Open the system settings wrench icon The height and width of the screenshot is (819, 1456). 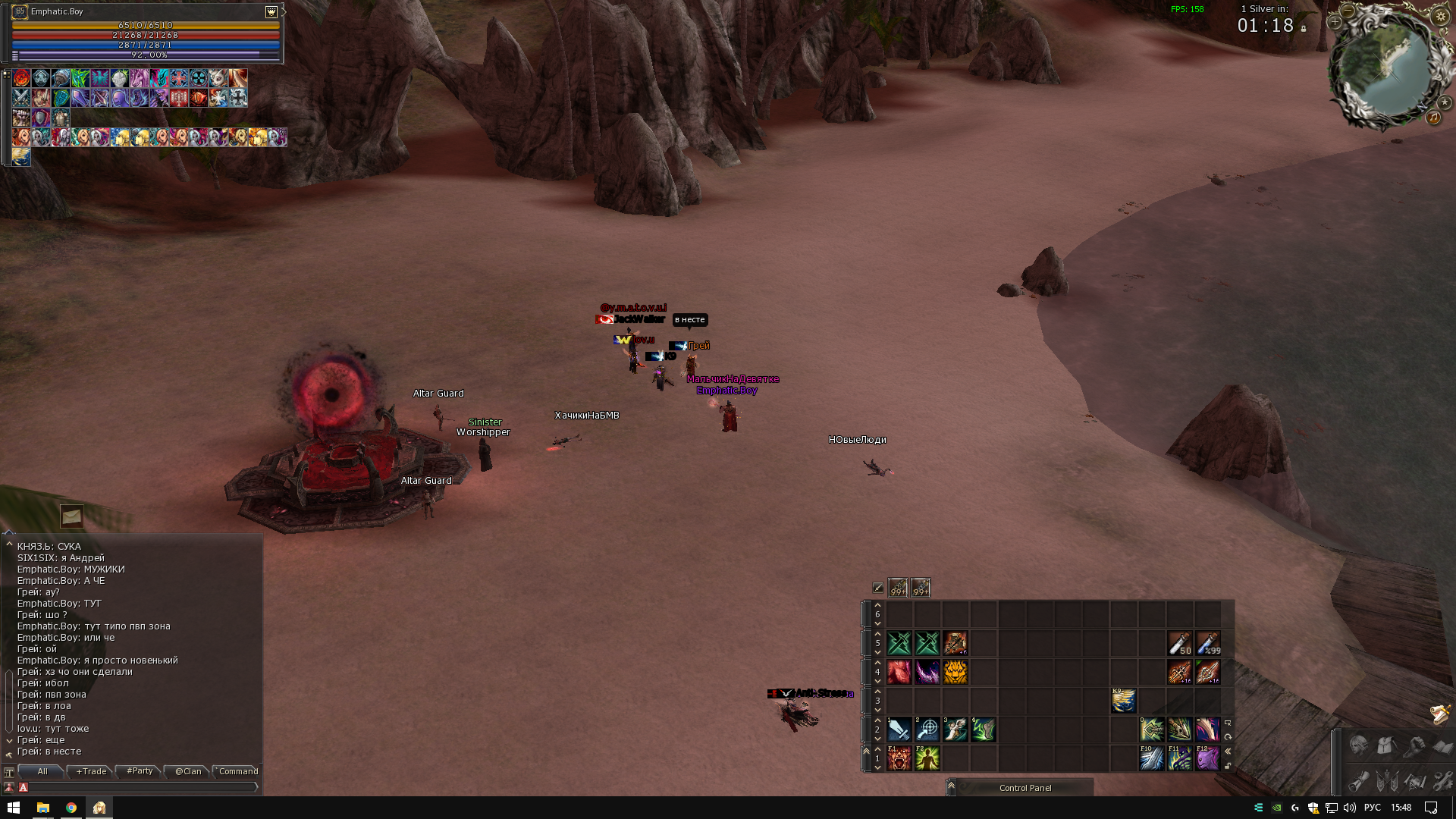point(1442,780)
